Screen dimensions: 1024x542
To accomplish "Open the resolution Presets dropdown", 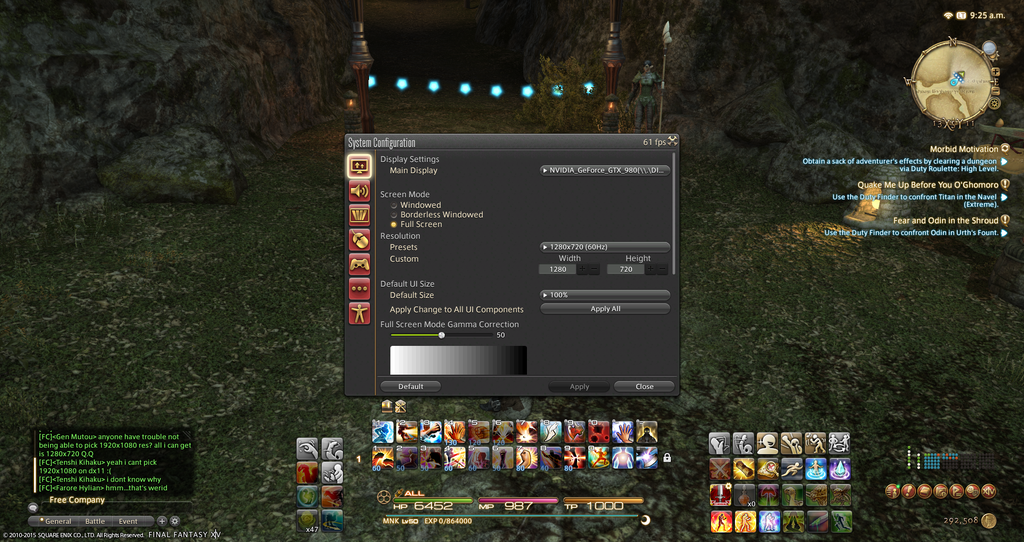I will (605, 247).
